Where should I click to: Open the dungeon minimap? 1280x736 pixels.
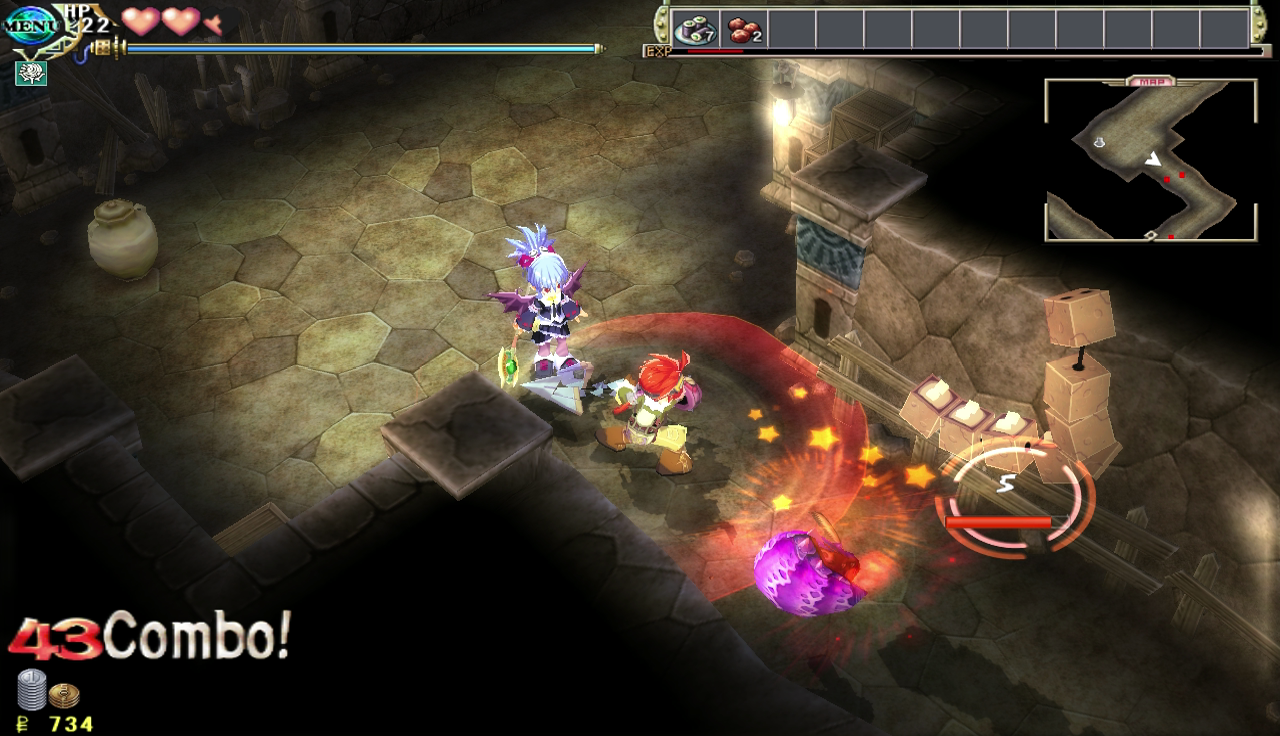coord(1150,162)
